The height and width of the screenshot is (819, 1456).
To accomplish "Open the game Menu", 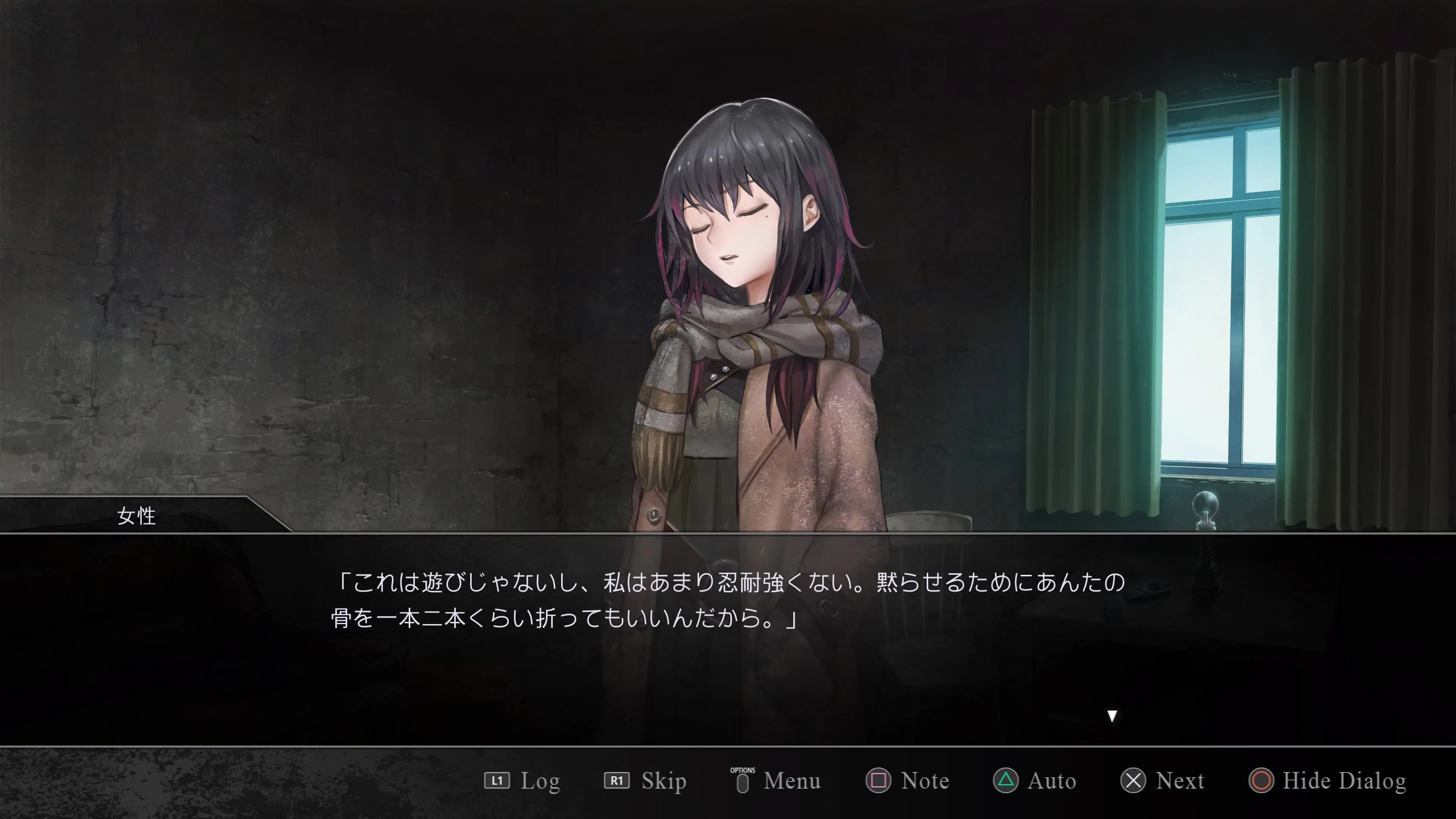I will [791, 781].
